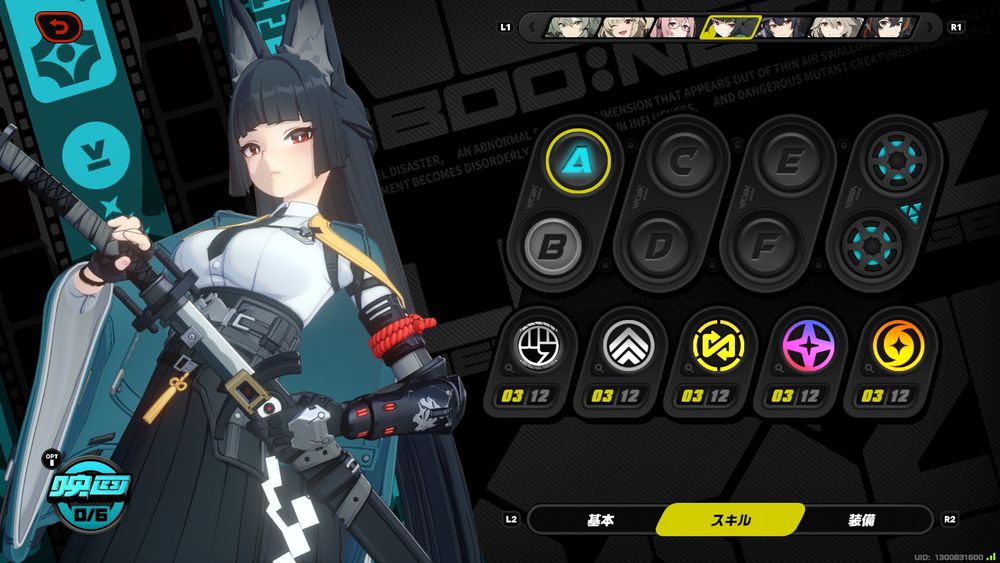
Task: Switch to the 基本 tab
Action: [600, 520]
